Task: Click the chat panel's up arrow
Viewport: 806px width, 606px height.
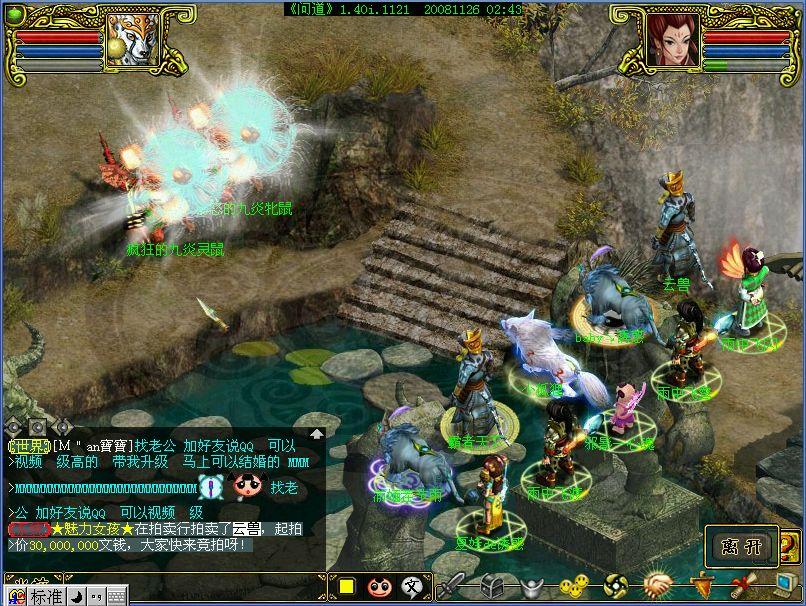Action: (x=316, y=434)
